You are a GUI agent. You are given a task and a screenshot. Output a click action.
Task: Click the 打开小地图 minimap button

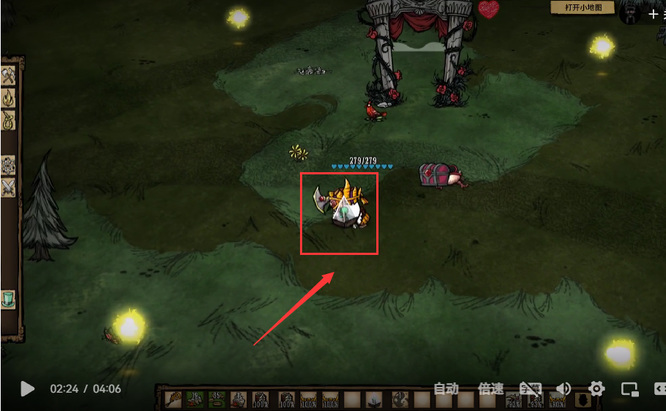tap(585, 8)
